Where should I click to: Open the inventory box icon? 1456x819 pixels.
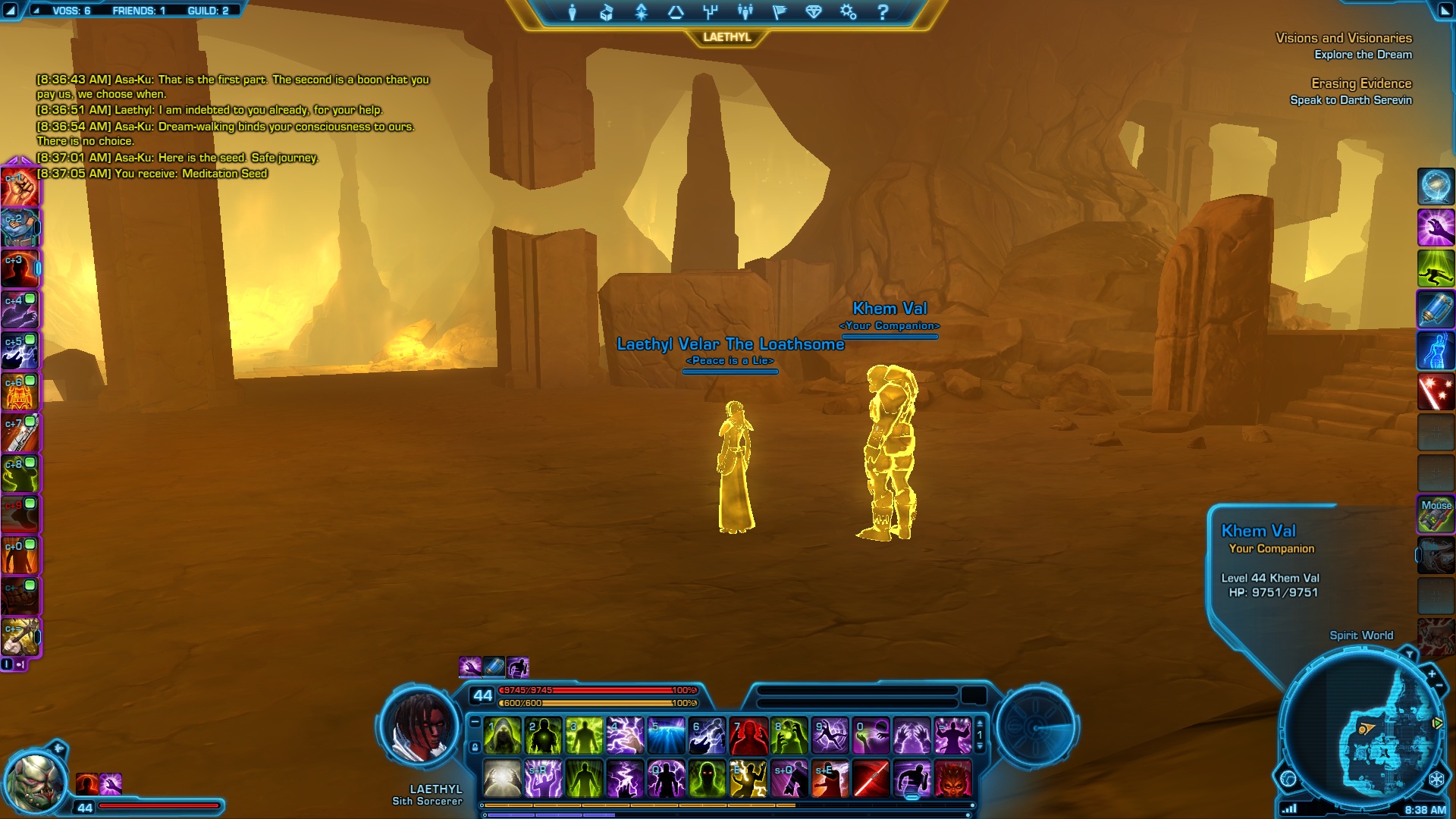[607, 12]
